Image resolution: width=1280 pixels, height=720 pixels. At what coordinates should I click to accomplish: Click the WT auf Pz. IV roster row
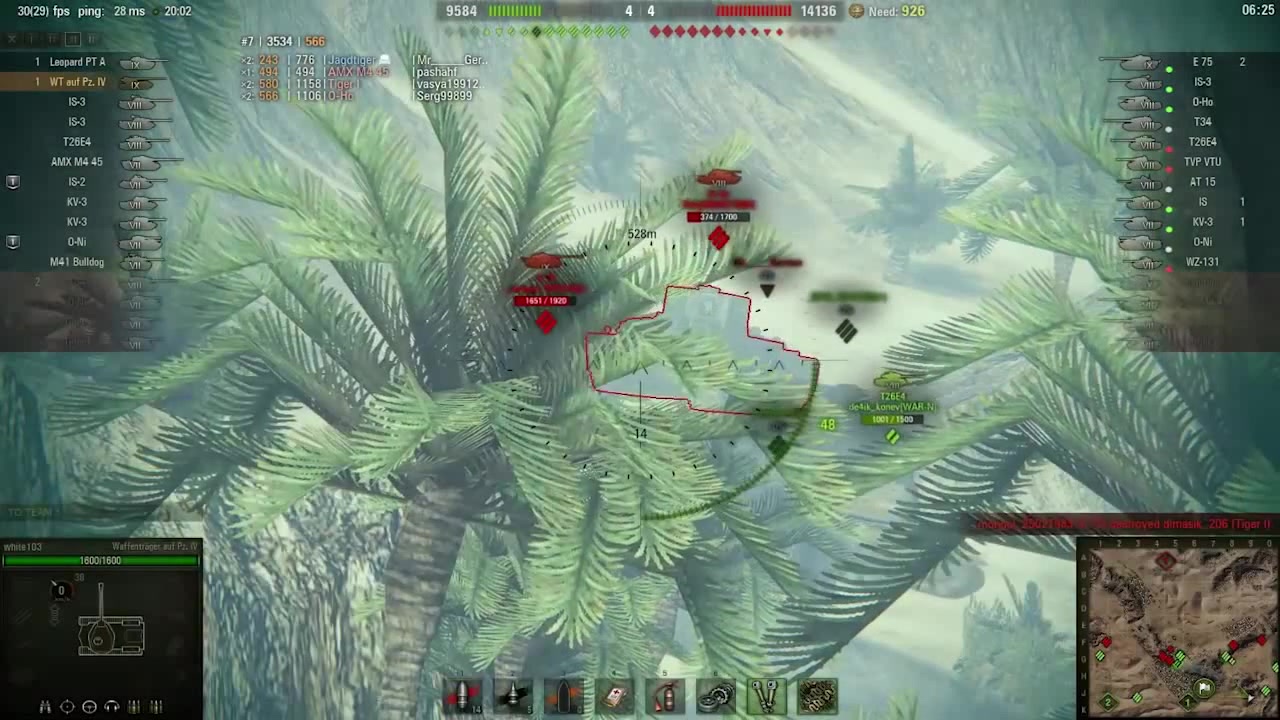(78, 82)
